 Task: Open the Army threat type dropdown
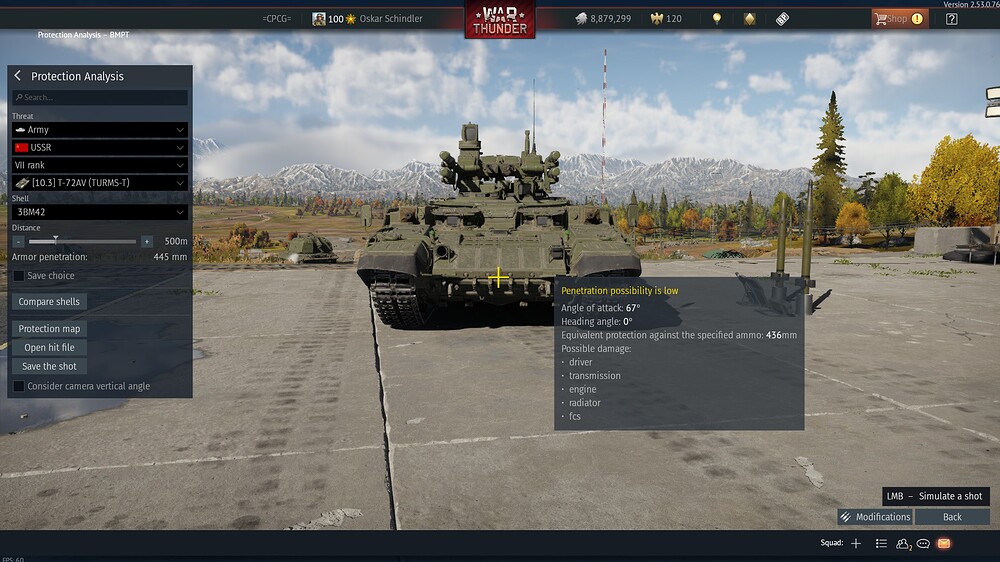click(99, 130)
